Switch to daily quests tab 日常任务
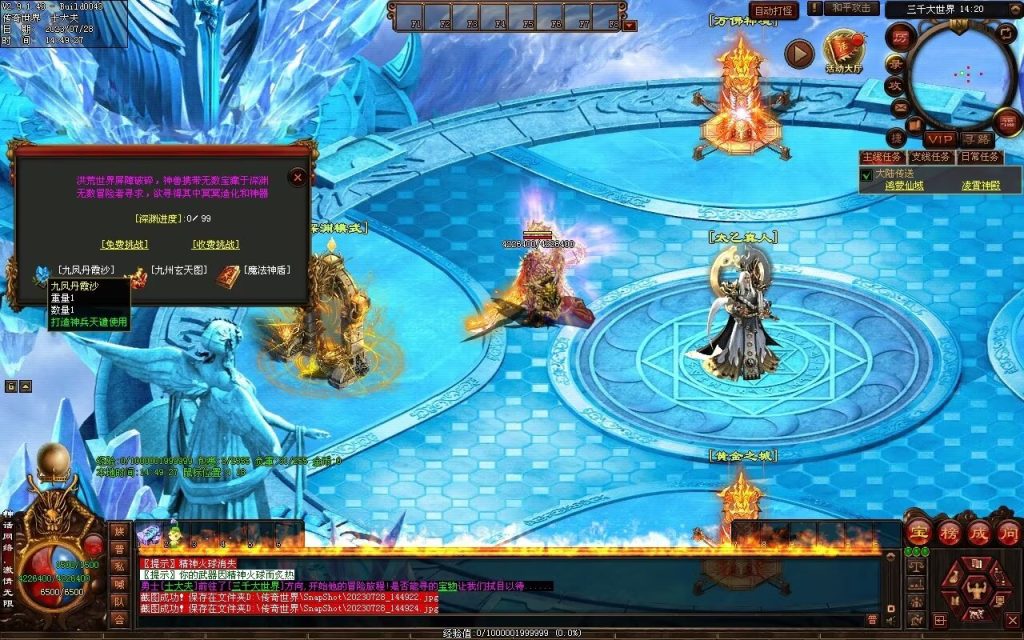Screen dimensions: 1024x640 click(x=979, y=157)
